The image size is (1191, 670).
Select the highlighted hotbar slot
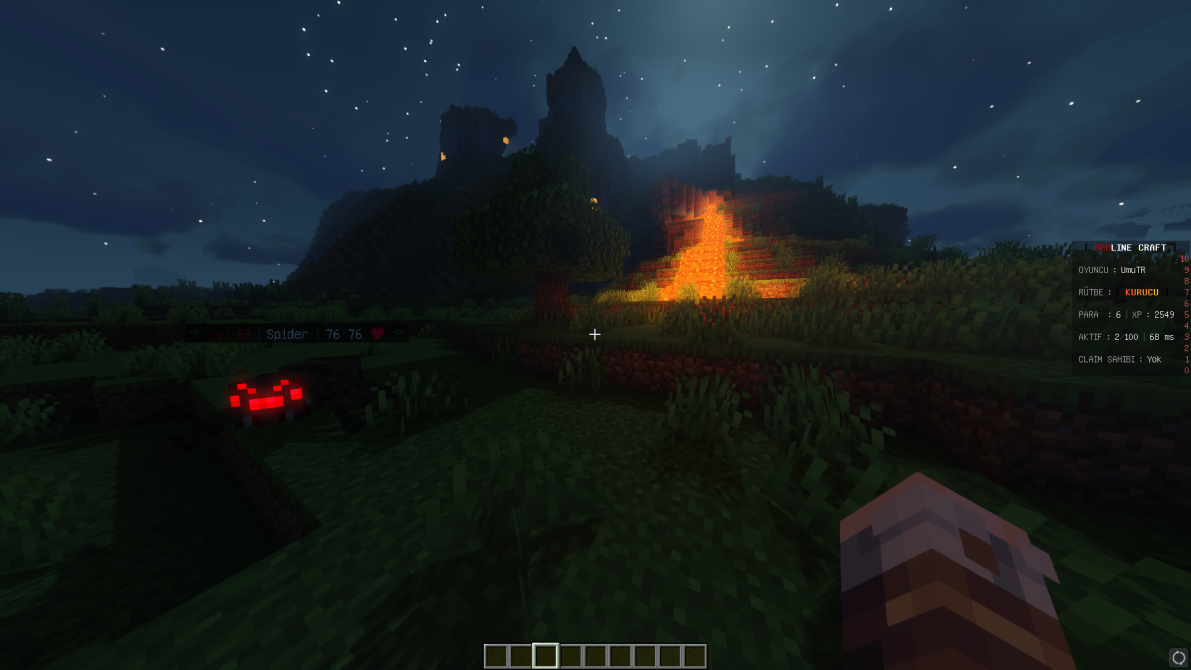(545, 656)
